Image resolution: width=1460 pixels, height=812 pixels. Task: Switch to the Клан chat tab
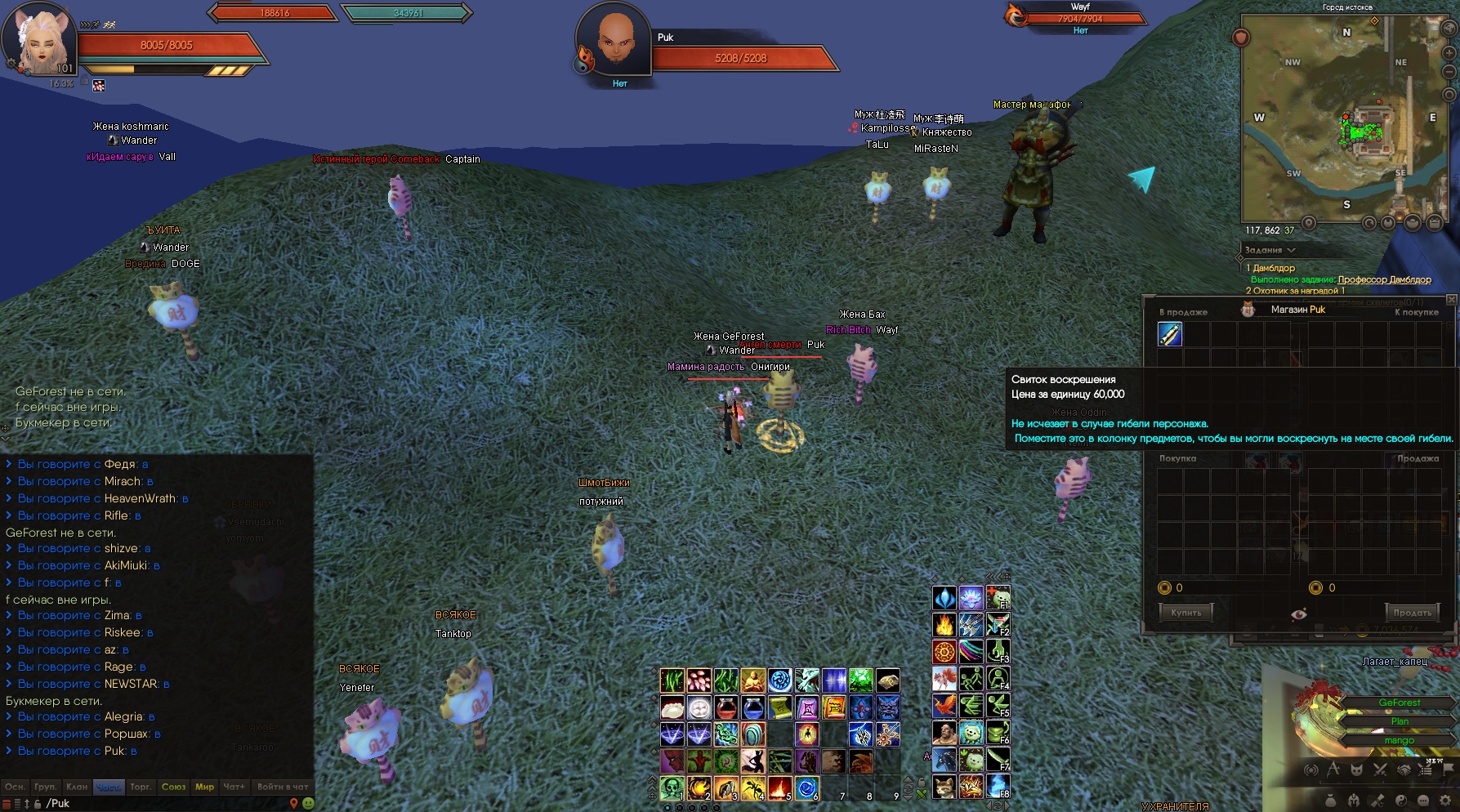(77, 787)
